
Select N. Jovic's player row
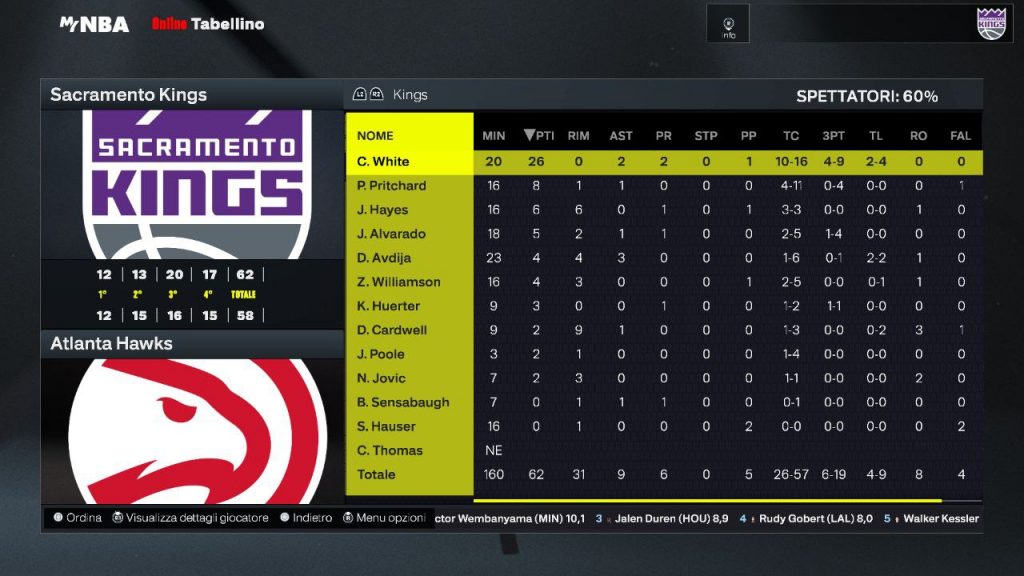click(381, 378)
